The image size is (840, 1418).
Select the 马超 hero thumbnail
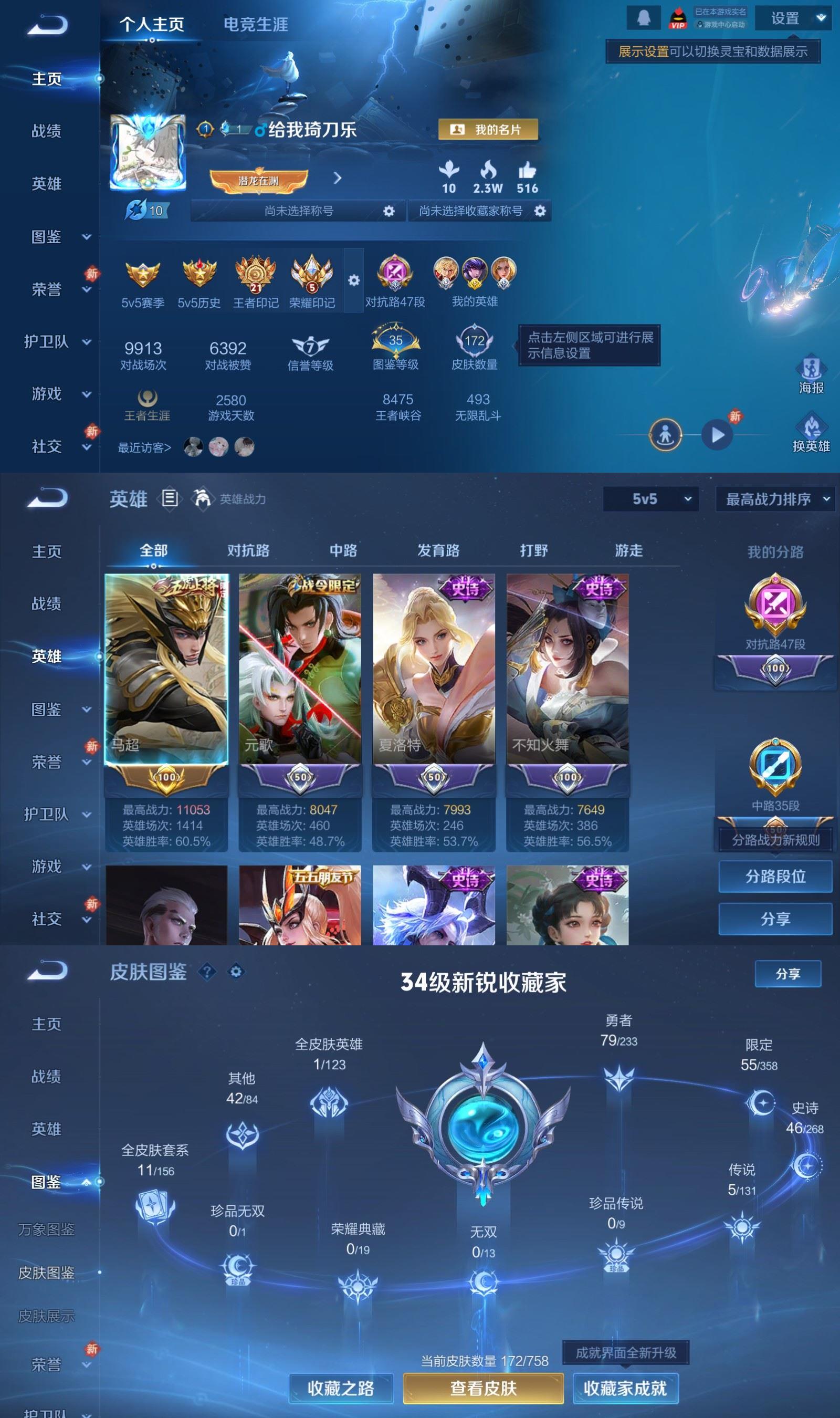tap(165, 668)
